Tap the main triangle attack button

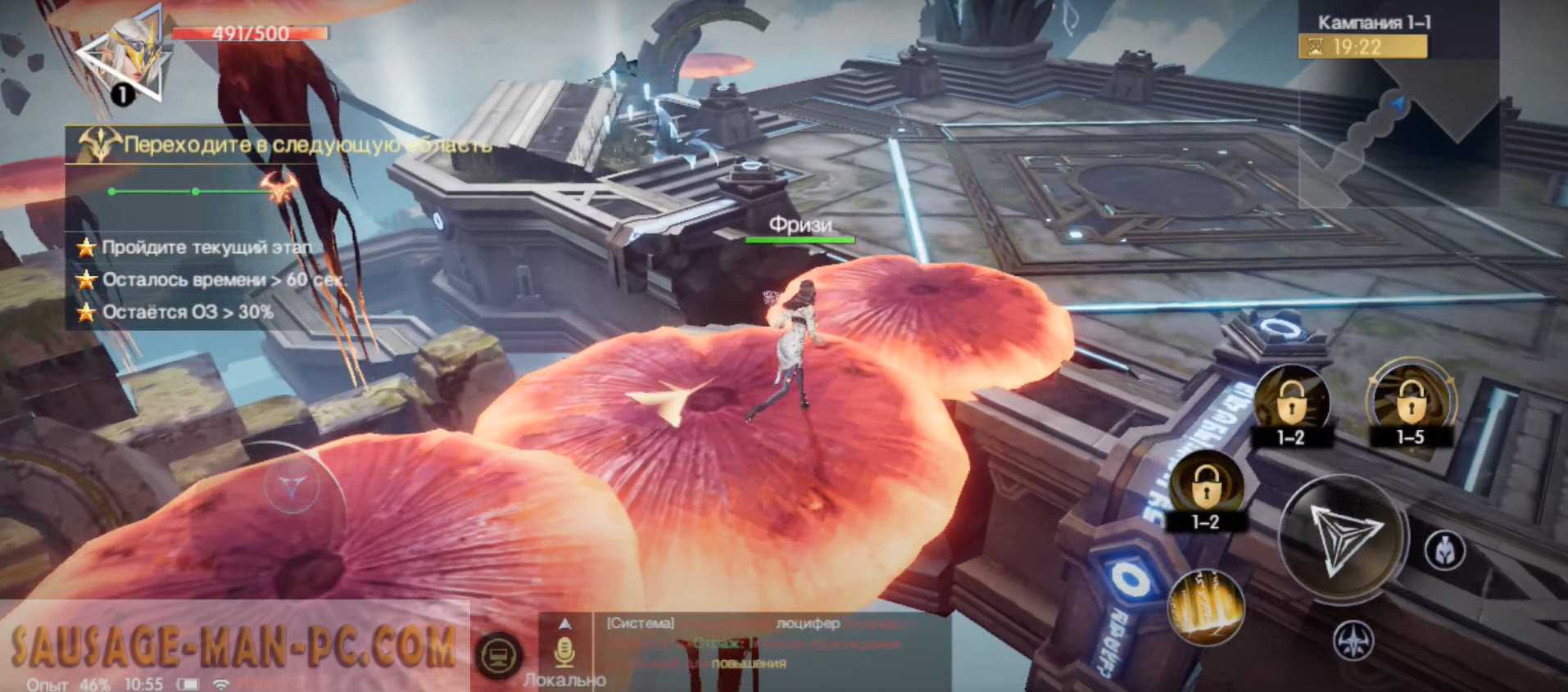[1344, 536]
